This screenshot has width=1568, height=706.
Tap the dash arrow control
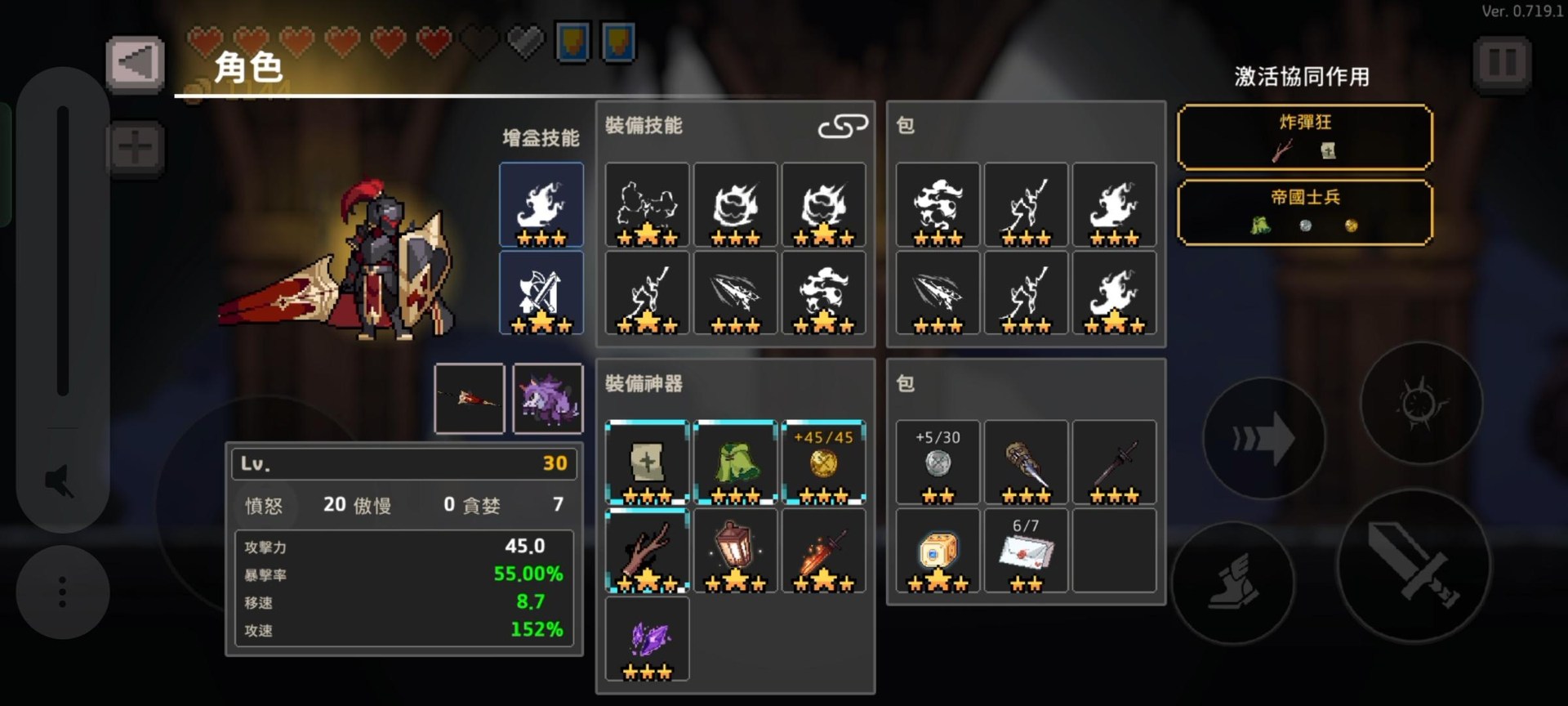pyautogui.click(x=1265, y=439)
